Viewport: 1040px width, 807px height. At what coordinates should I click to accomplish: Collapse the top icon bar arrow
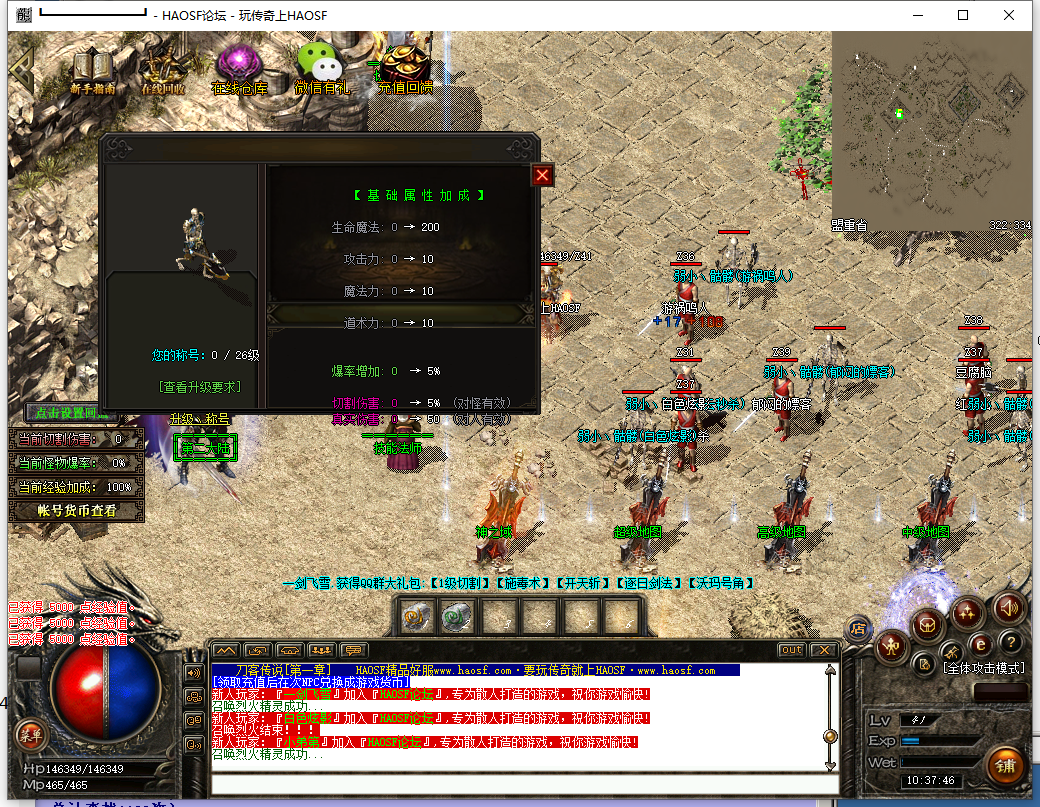click(22, 68)
